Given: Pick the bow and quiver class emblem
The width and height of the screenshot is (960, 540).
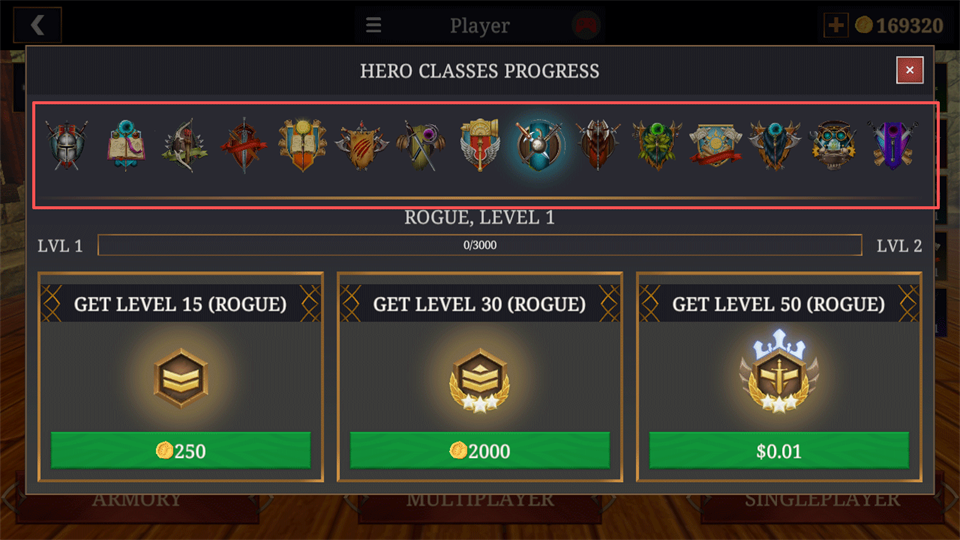Looking at the screenshot, I should [184, 146].
